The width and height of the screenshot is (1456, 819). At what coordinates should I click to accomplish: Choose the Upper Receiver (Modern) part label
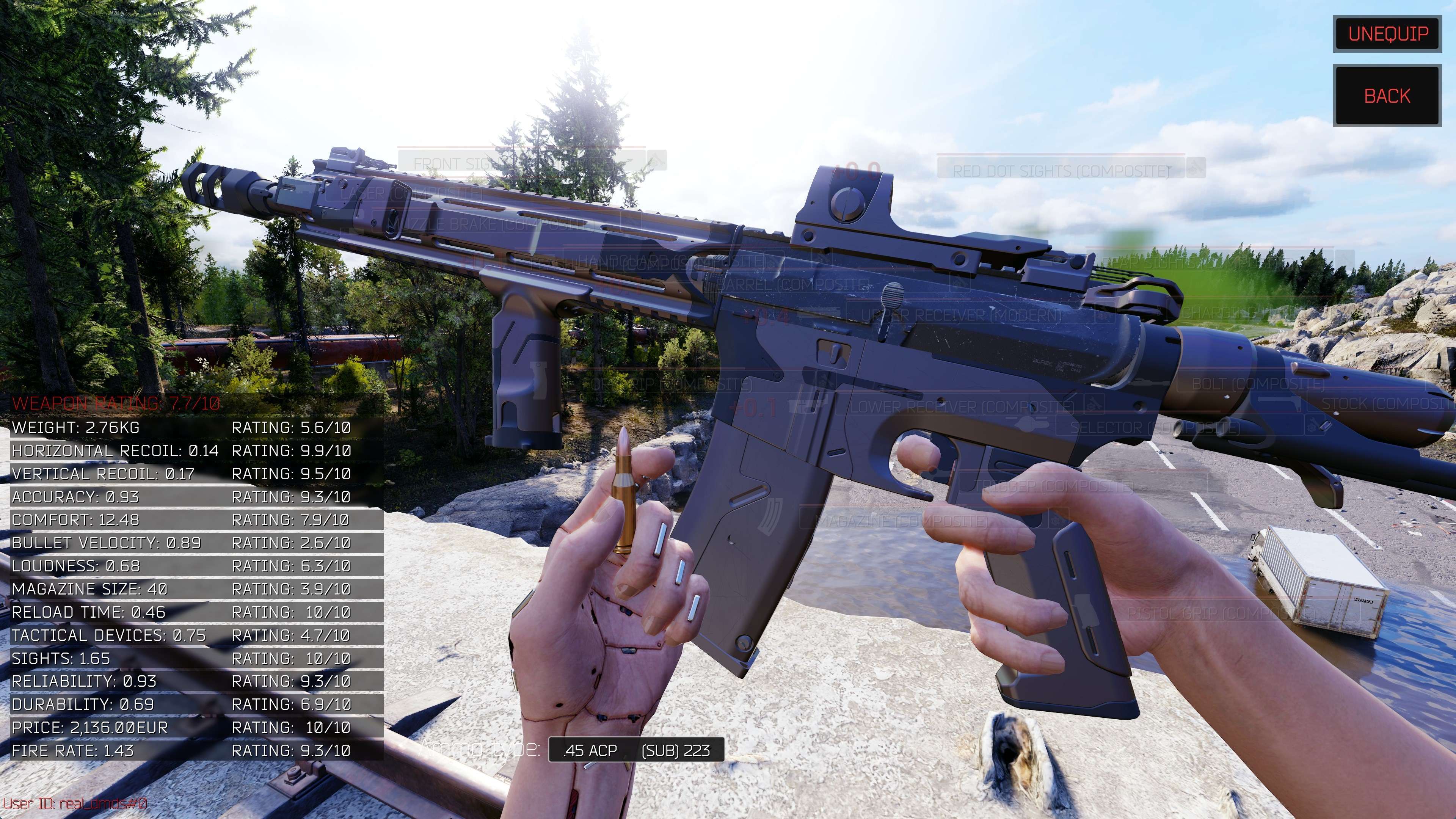961,315
